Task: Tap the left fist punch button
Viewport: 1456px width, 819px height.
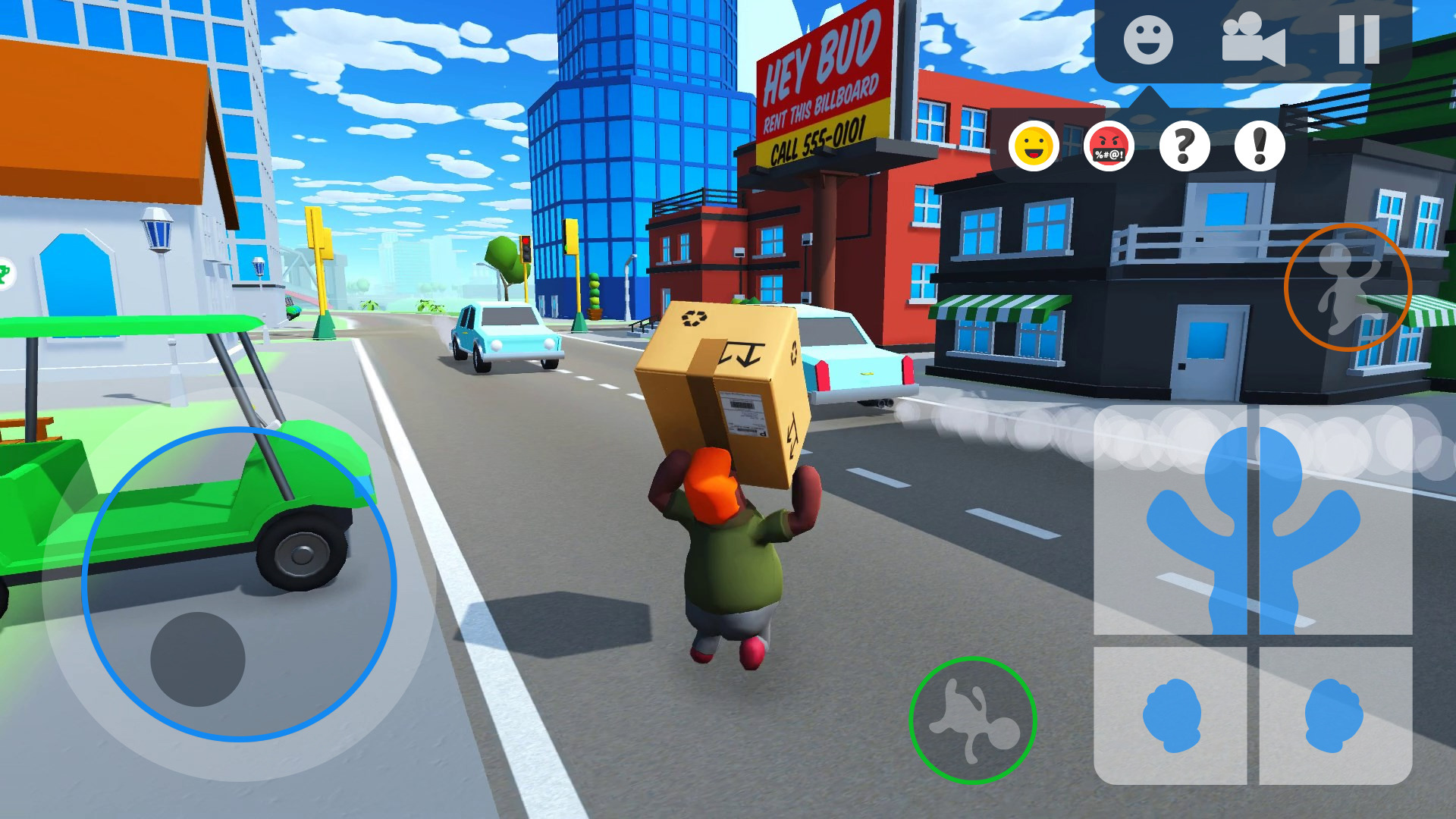Action: tap(1171, 715)
